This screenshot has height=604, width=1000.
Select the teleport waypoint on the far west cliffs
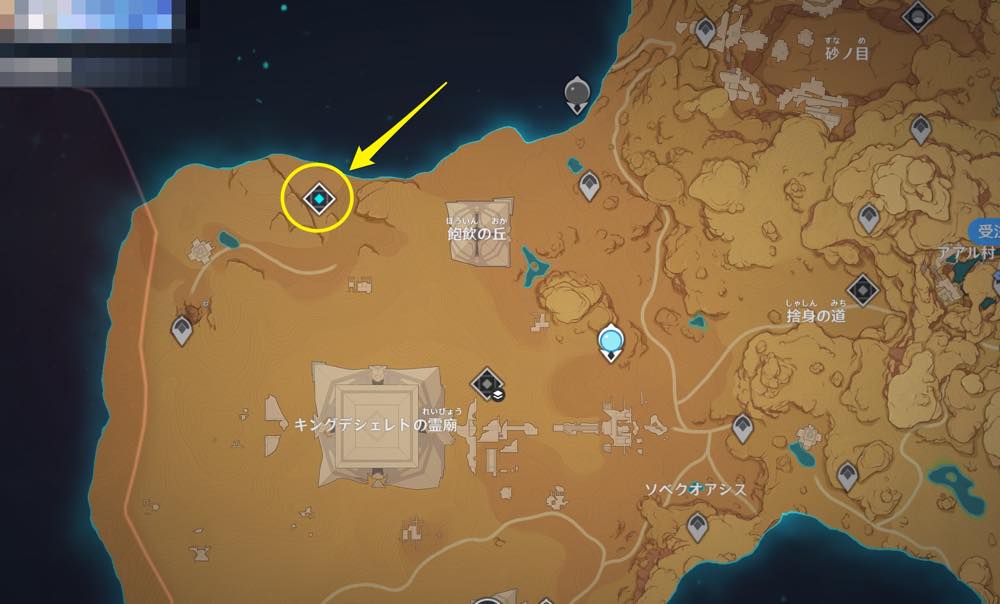[182, 328]
